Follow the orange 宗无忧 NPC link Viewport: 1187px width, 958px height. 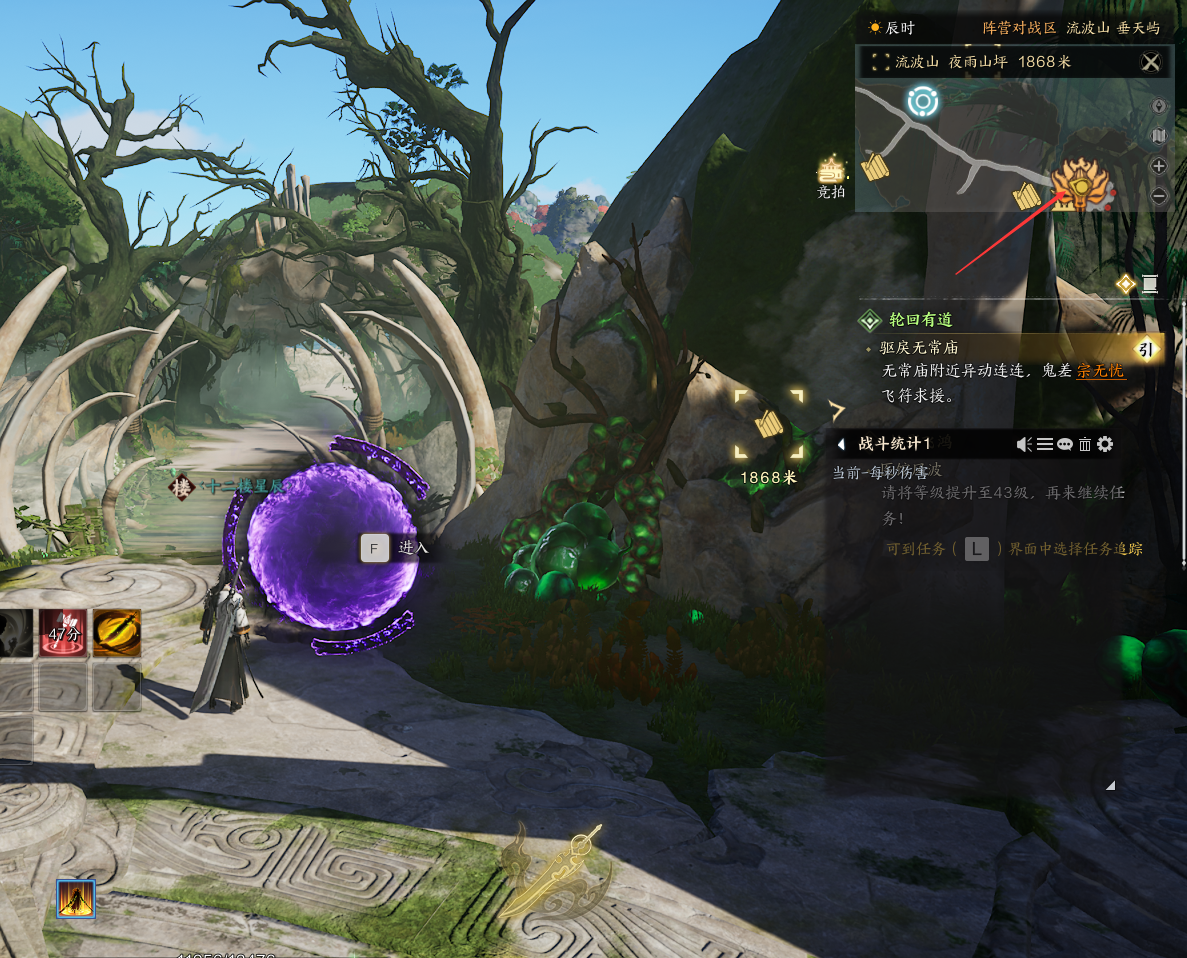click(1100, 371)
